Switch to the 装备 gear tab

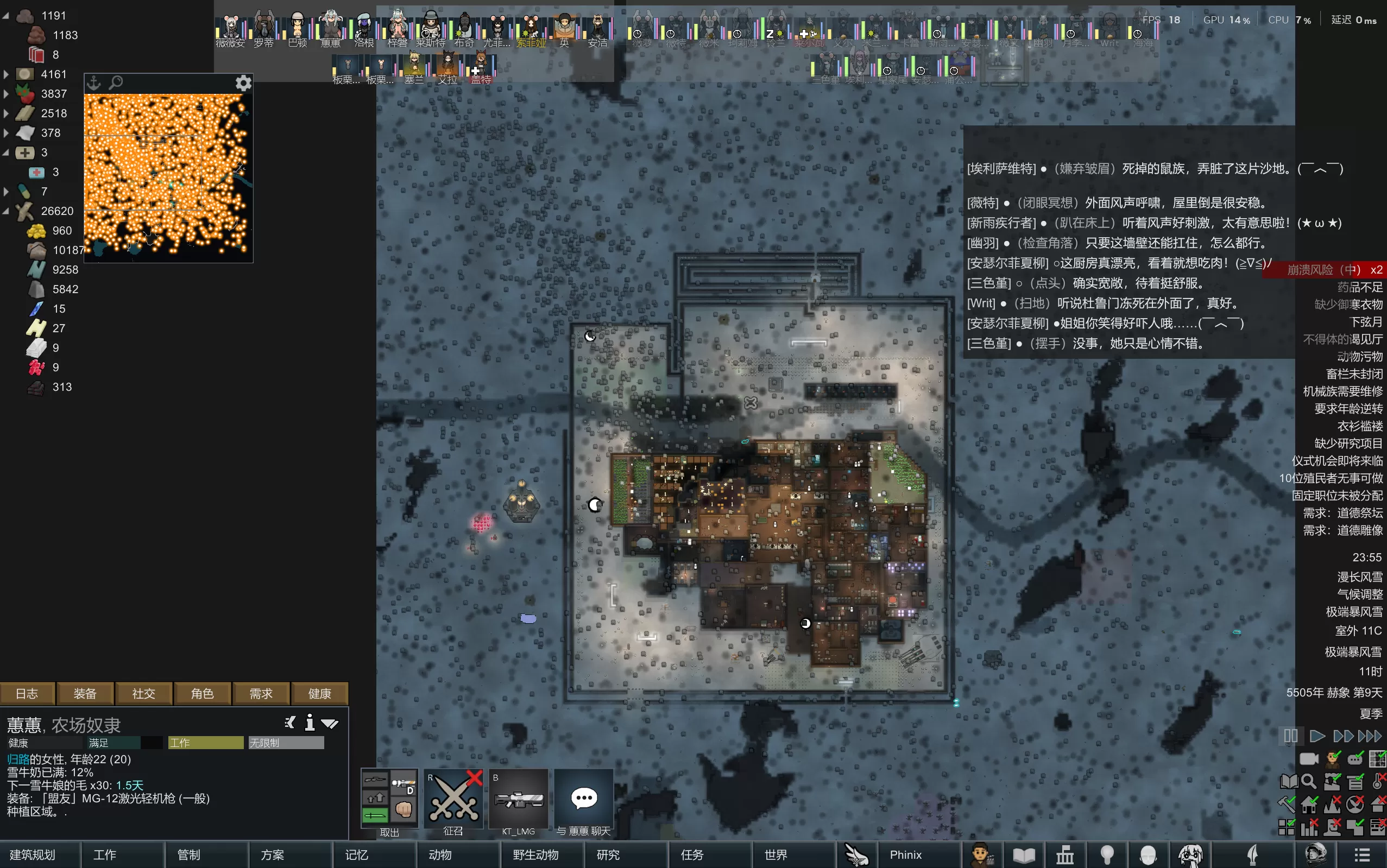tap(85, 694)
